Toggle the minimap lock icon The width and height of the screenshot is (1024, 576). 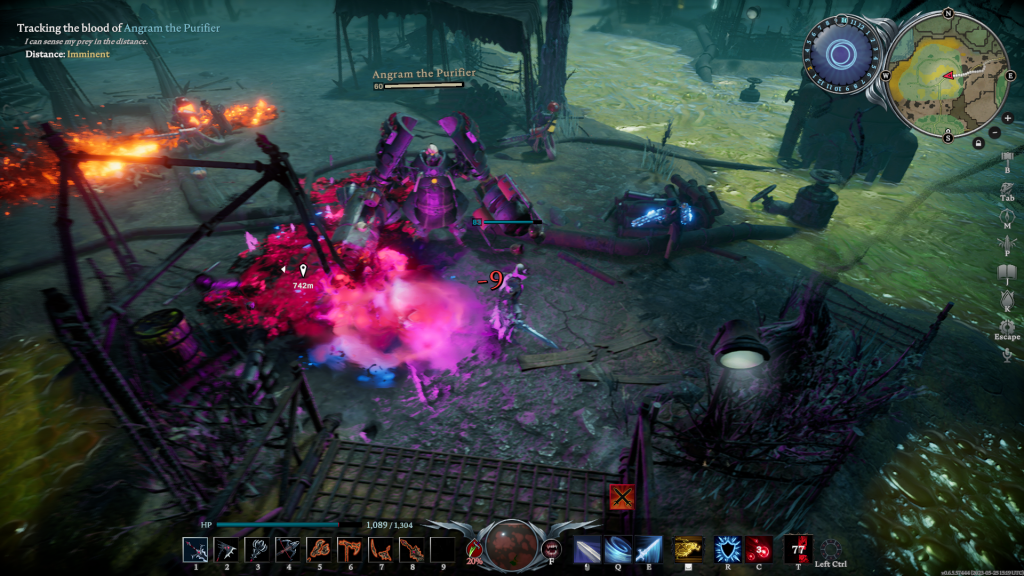978,143
